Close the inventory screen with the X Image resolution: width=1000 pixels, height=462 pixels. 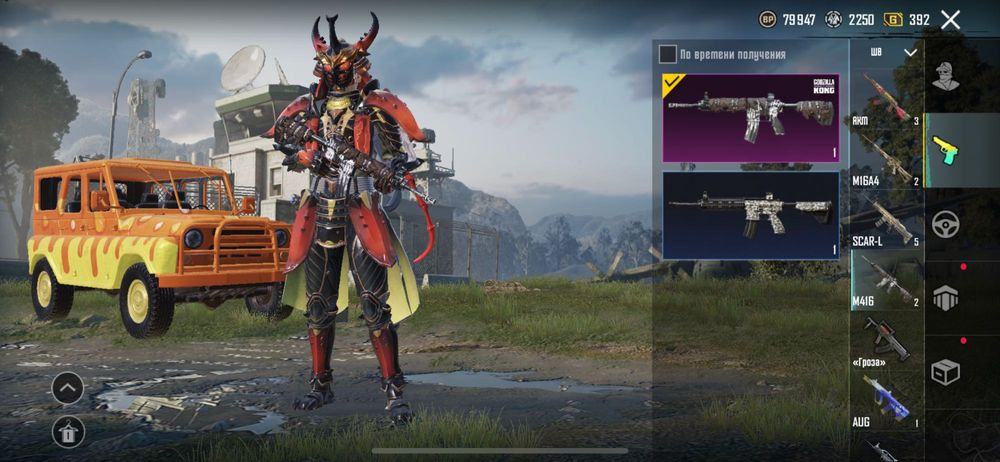click(x=950, y=19)
